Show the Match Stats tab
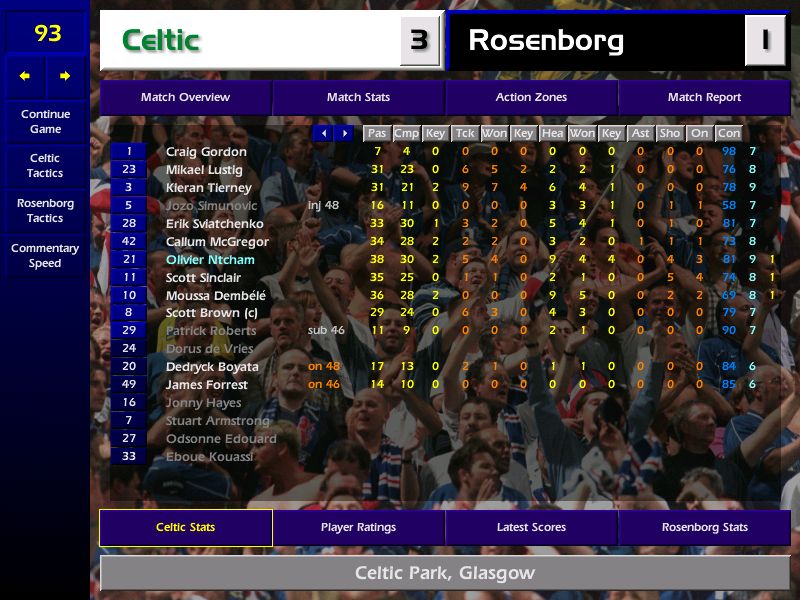800x600 pixels. point(358,98)
